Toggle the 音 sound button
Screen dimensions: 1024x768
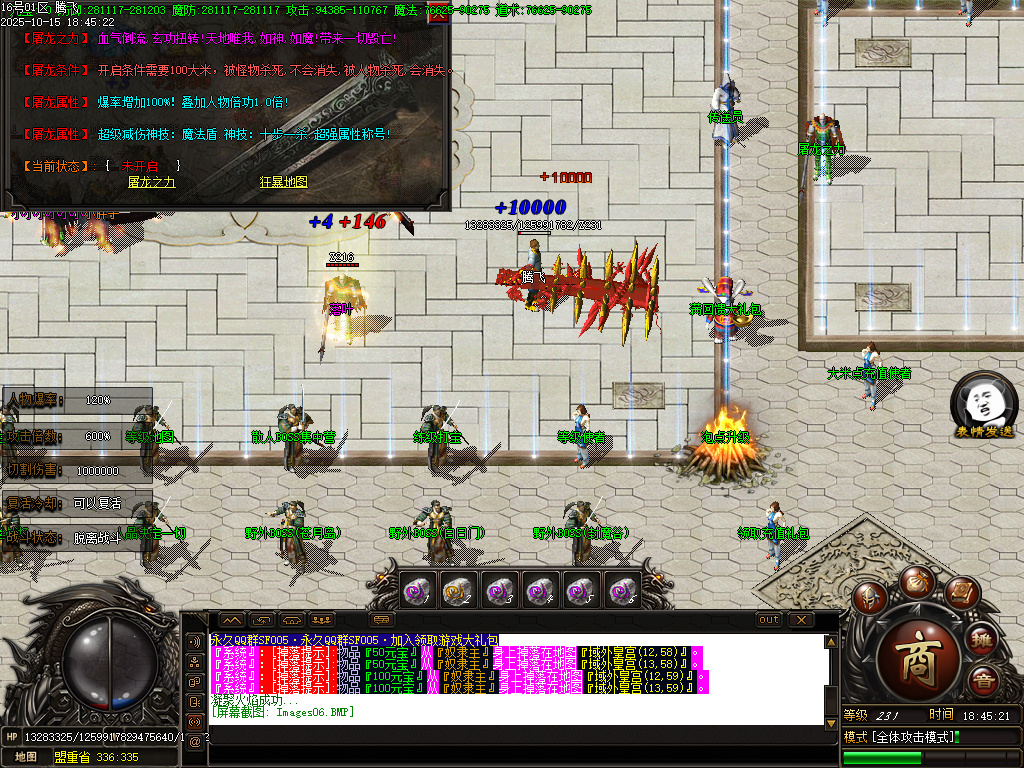pyautogui.click(x=984, y=683)
